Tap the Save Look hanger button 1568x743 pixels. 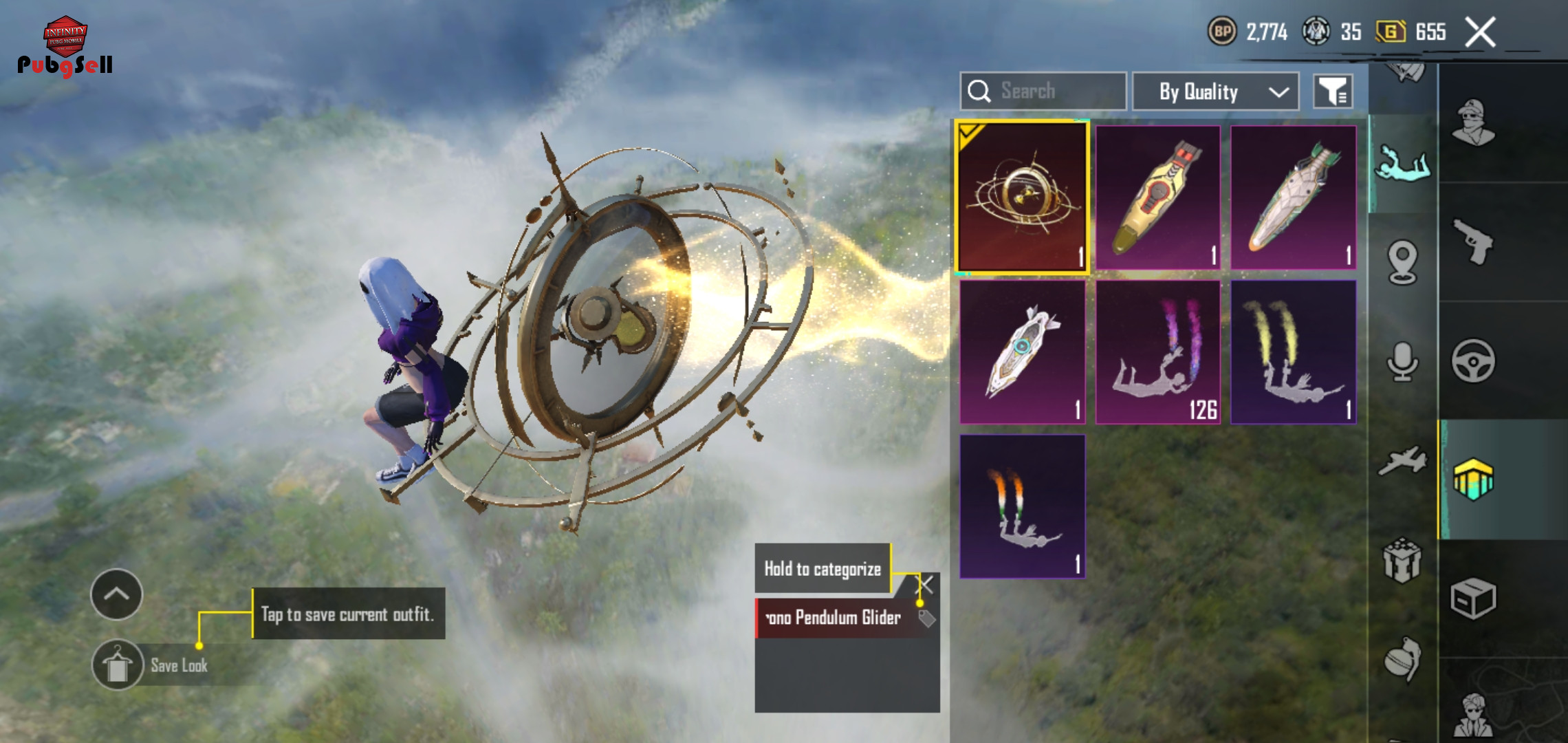tap(118, 665)
